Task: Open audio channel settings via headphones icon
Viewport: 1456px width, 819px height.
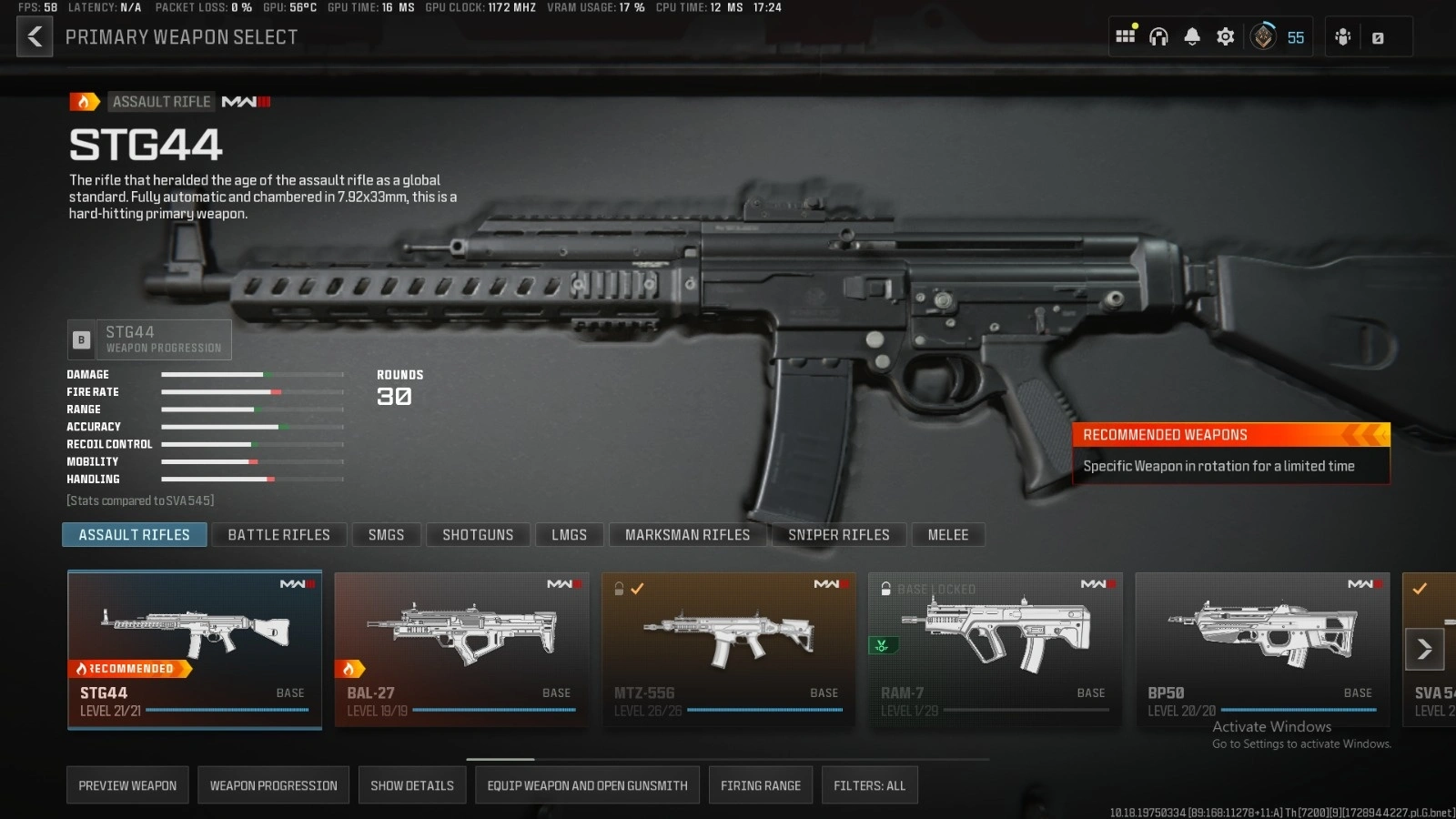Action: [1158, 36]
